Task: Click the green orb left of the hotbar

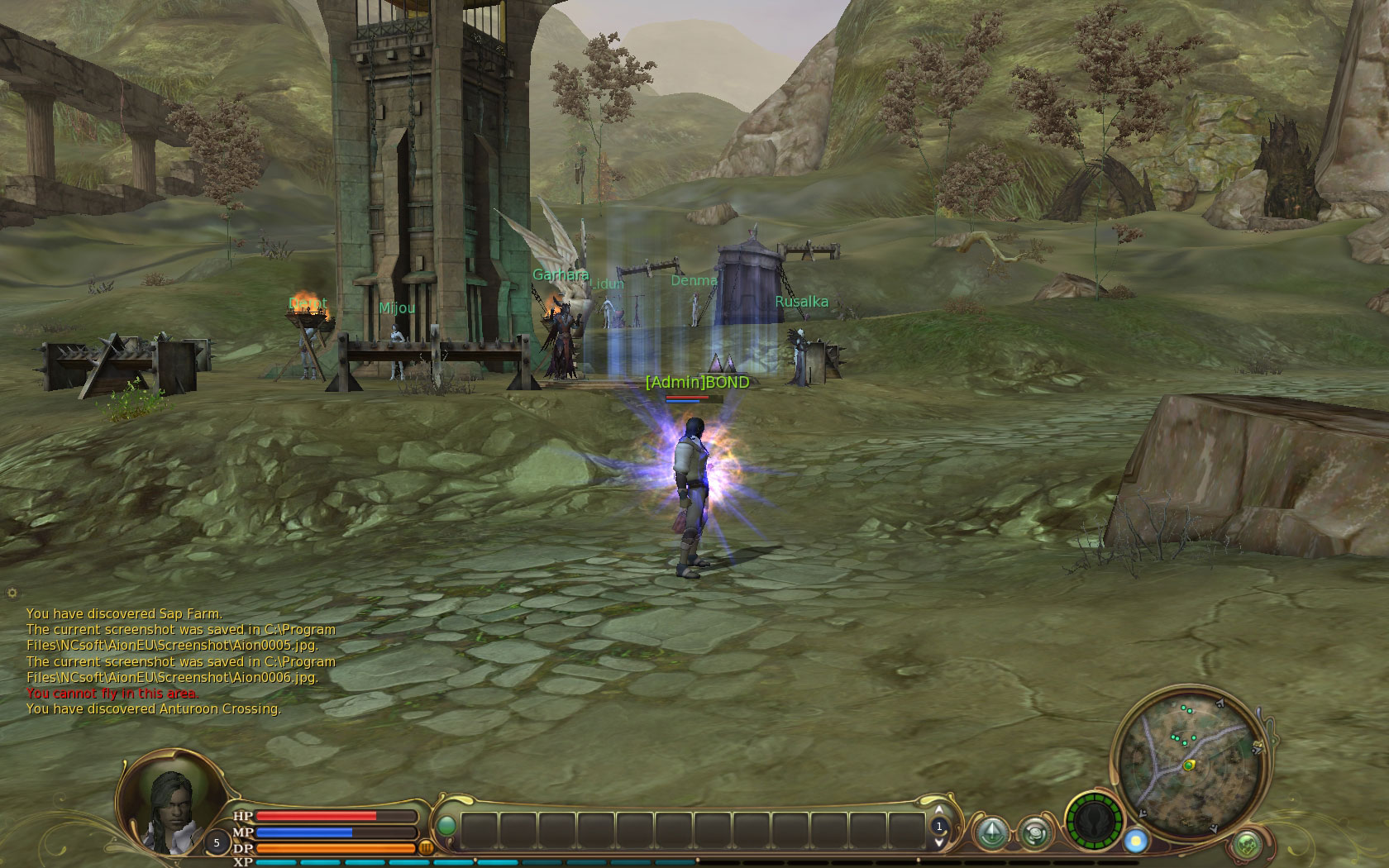Action: pyautogui.click(x=446, y=825)
